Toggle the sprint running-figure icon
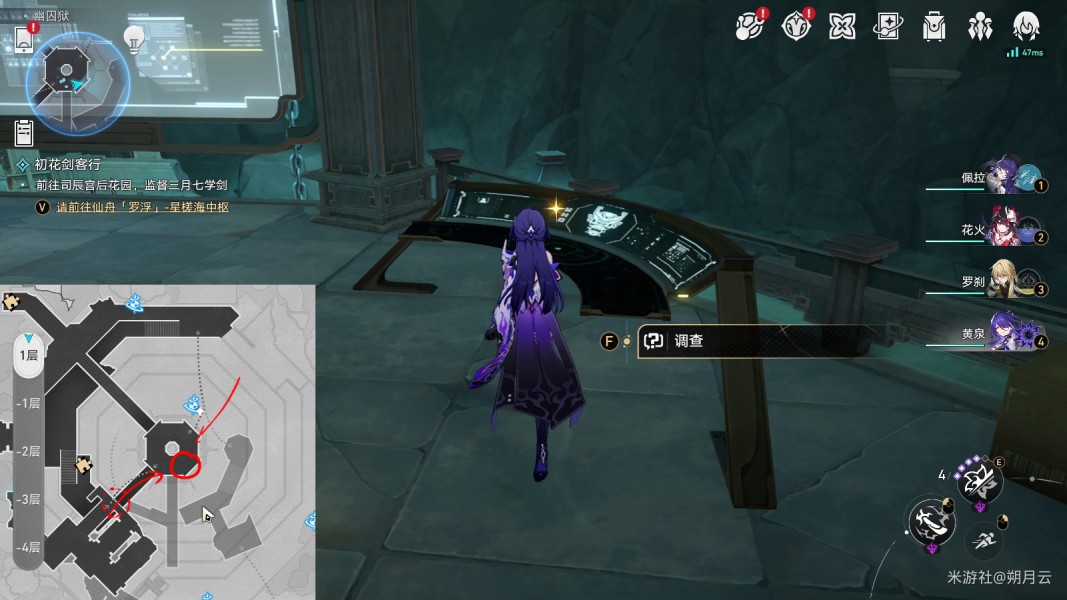 click(984, 541)
